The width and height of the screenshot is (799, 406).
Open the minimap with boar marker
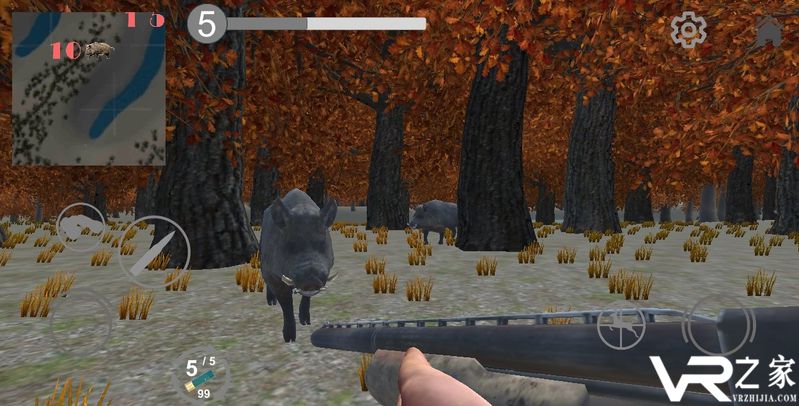[88, 88]
